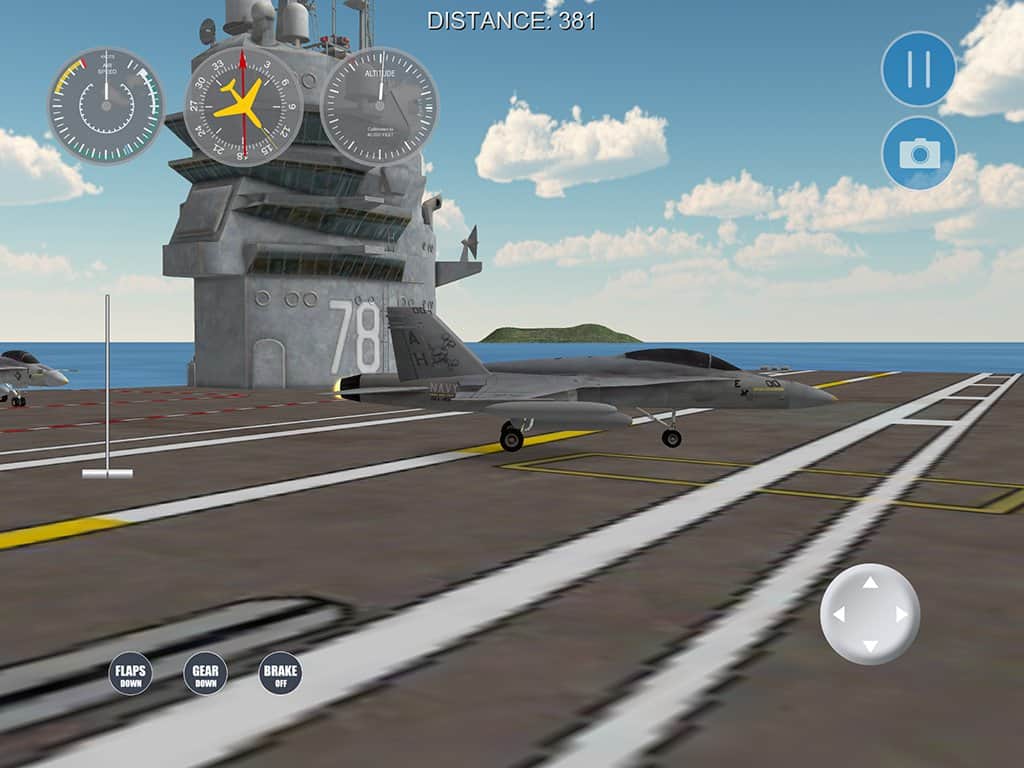Tap the left arrow on the directional pad

pos(838,614)
